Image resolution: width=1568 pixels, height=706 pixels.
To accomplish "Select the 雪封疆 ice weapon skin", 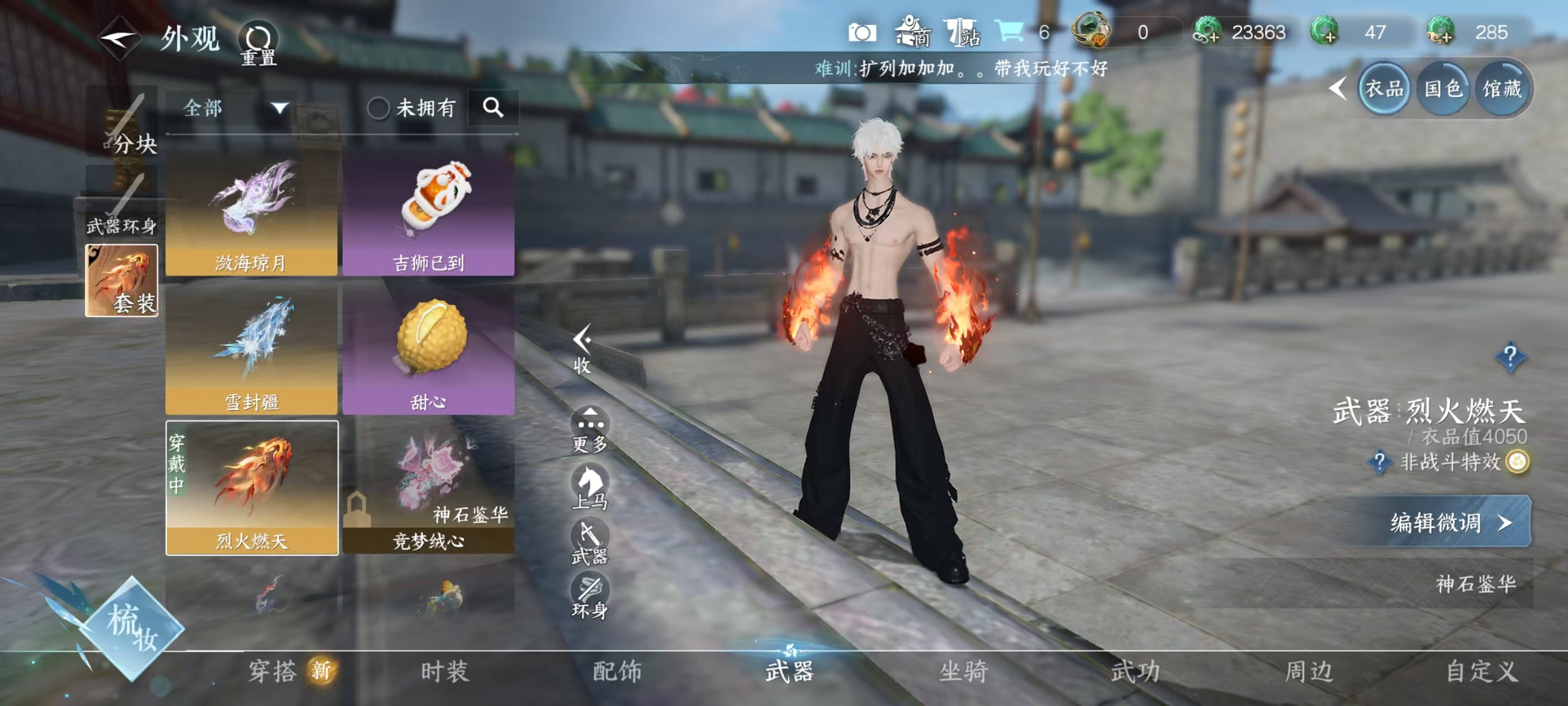I will 251,351.
